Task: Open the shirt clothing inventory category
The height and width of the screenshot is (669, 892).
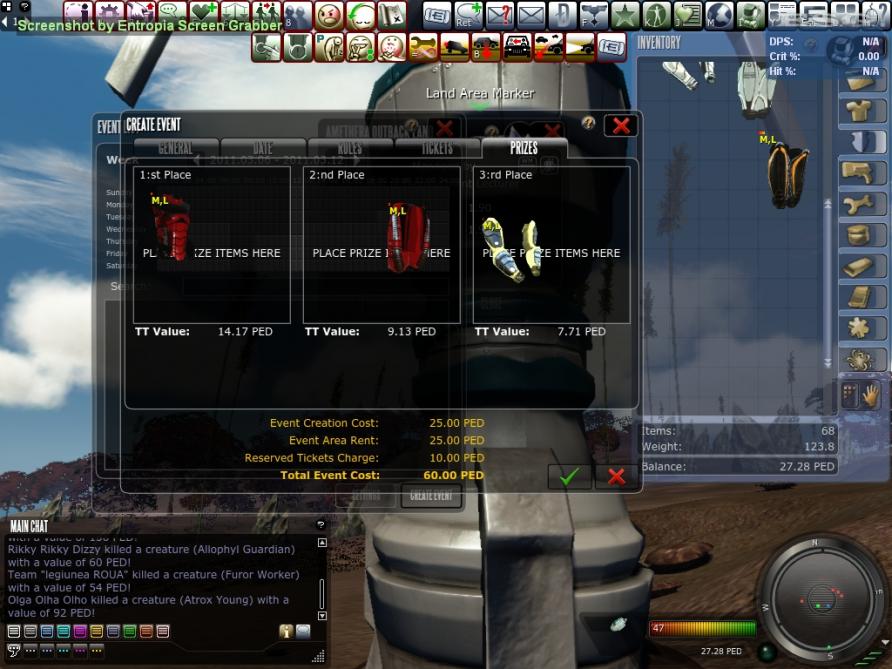Action: coord(856,110)
